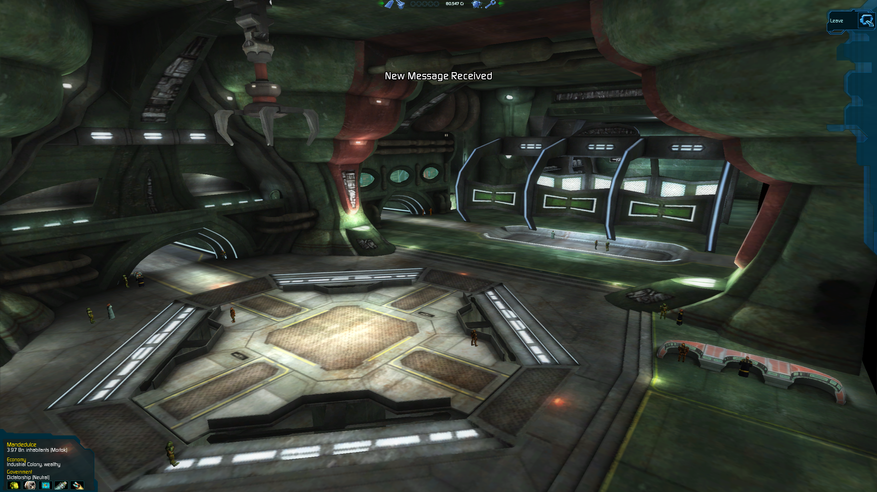The width and height of the screenshot is (877, 492).
Task: Click the wrench icon in the top bar
Action: [x=490, y=4]
